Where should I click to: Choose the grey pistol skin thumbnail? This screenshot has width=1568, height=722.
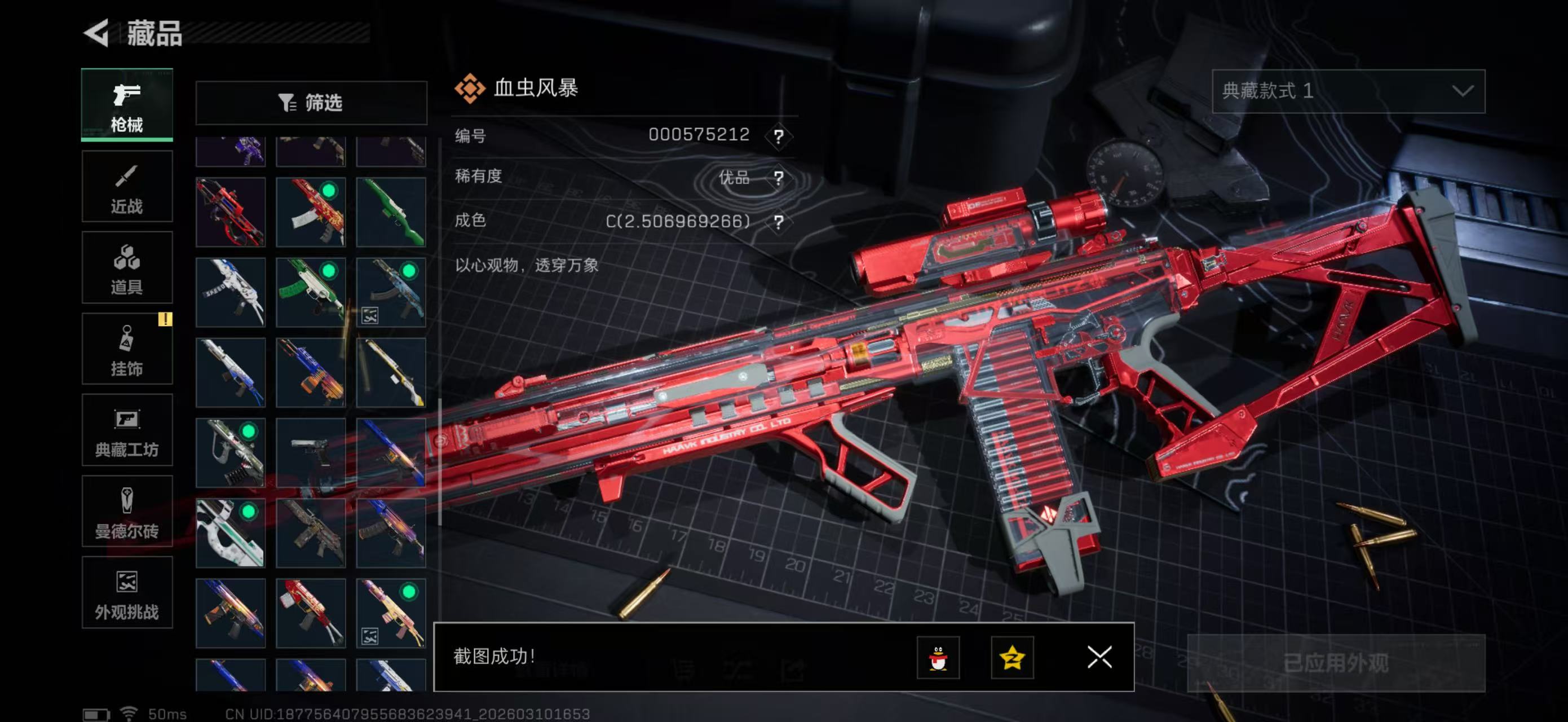pos(311,452)
